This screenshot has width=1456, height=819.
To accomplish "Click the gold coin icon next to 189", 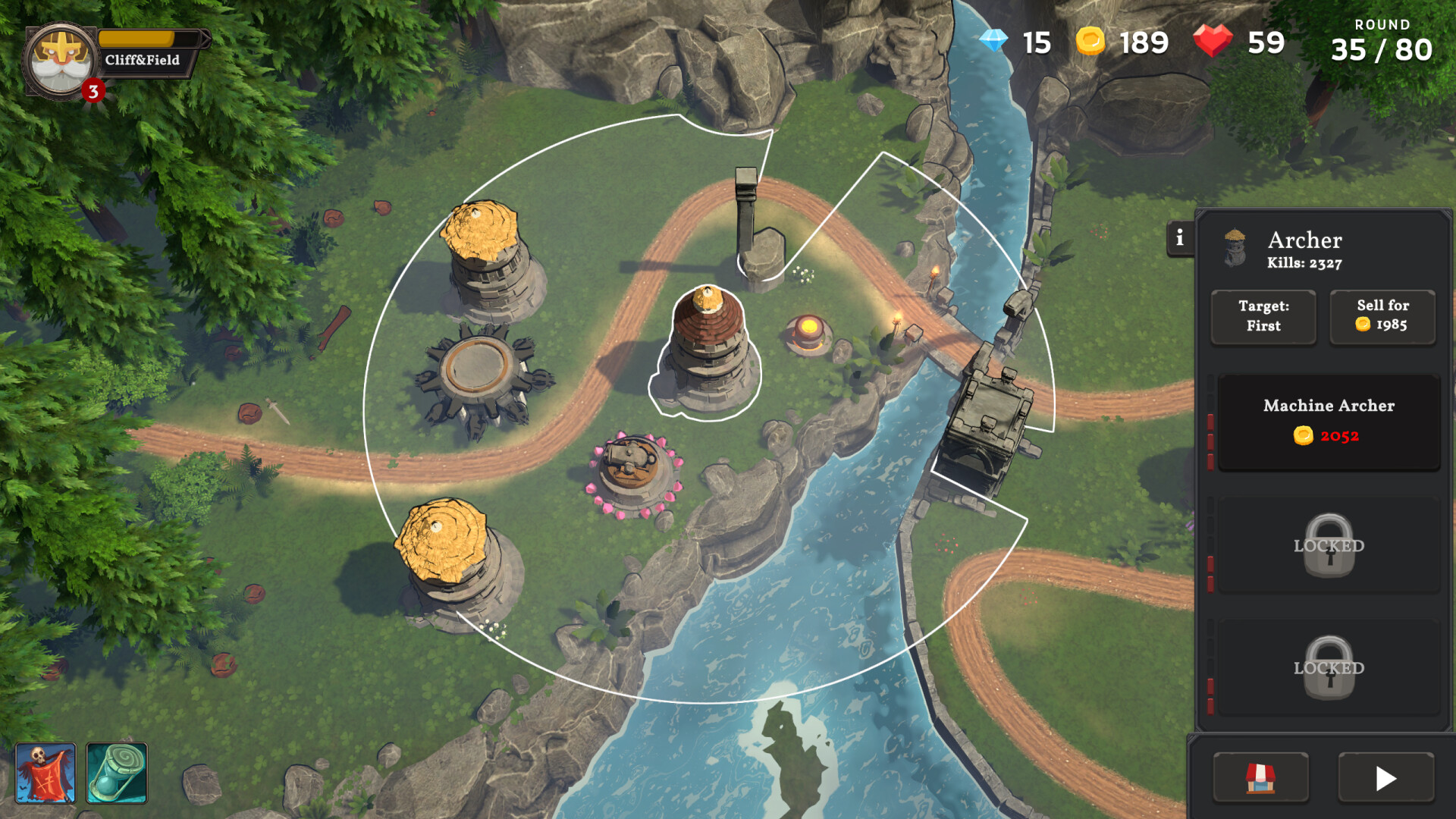I will [1090, 42].
